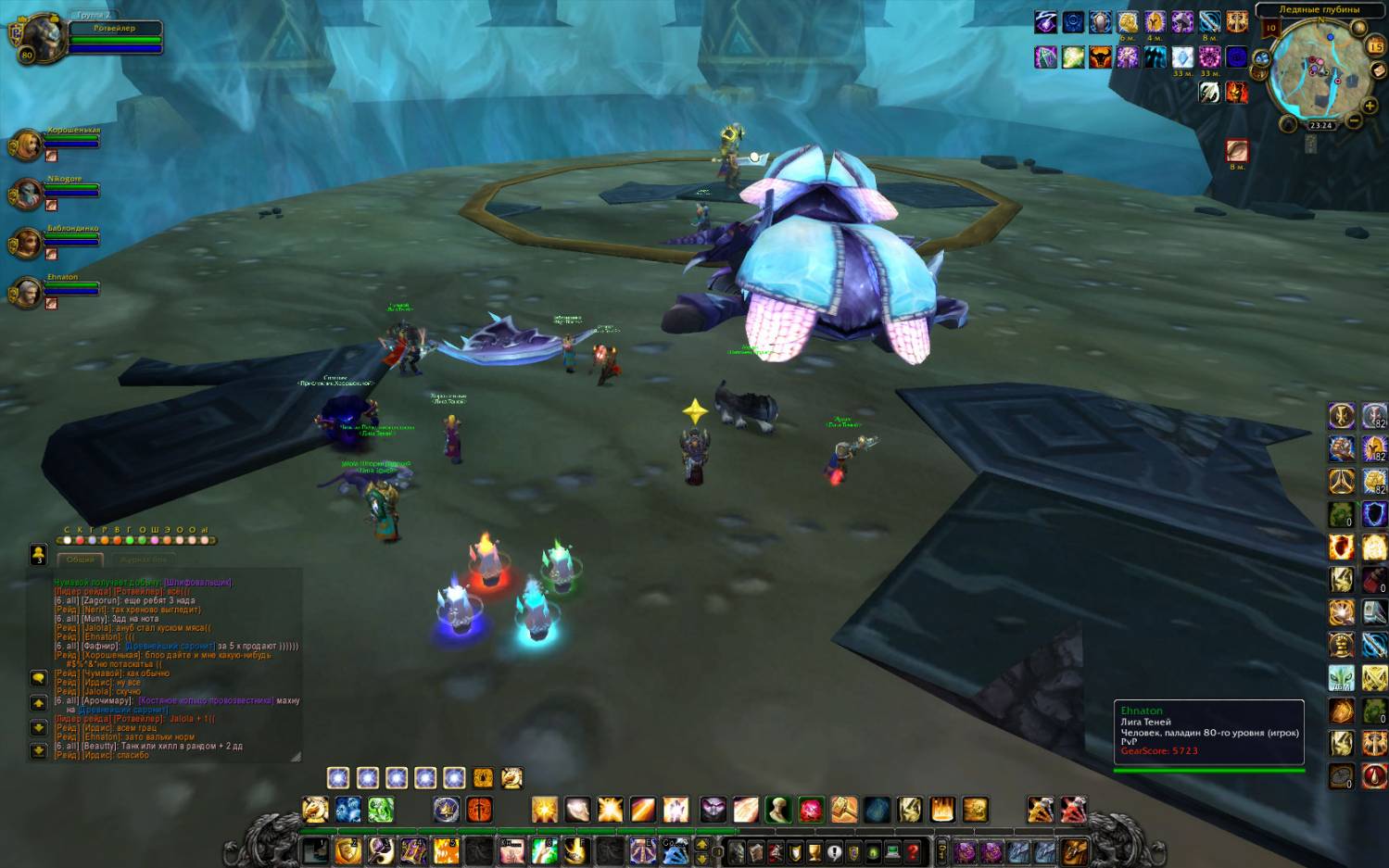
Task: Open the Журнал боя combat log tab
Action: pos(143,560)
